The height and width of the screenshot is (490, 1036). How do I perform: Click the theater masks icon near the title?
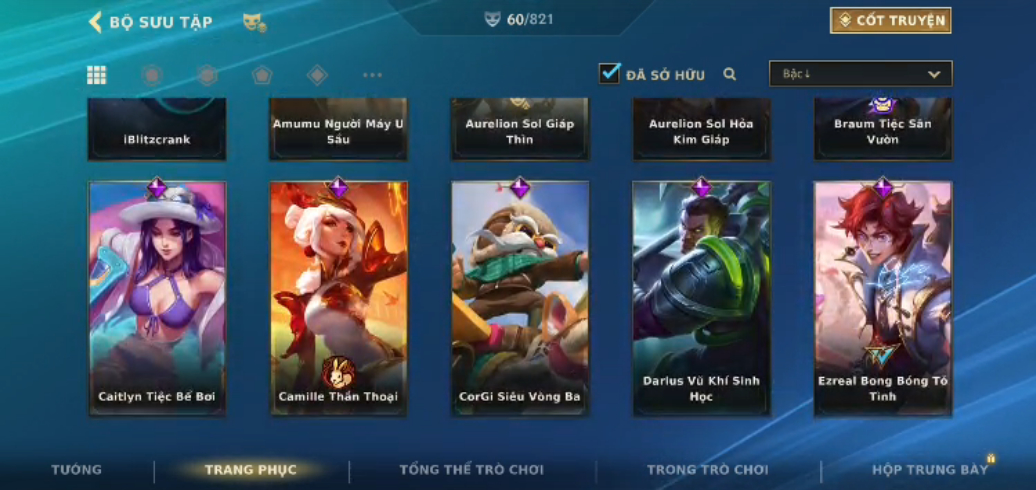254,22
